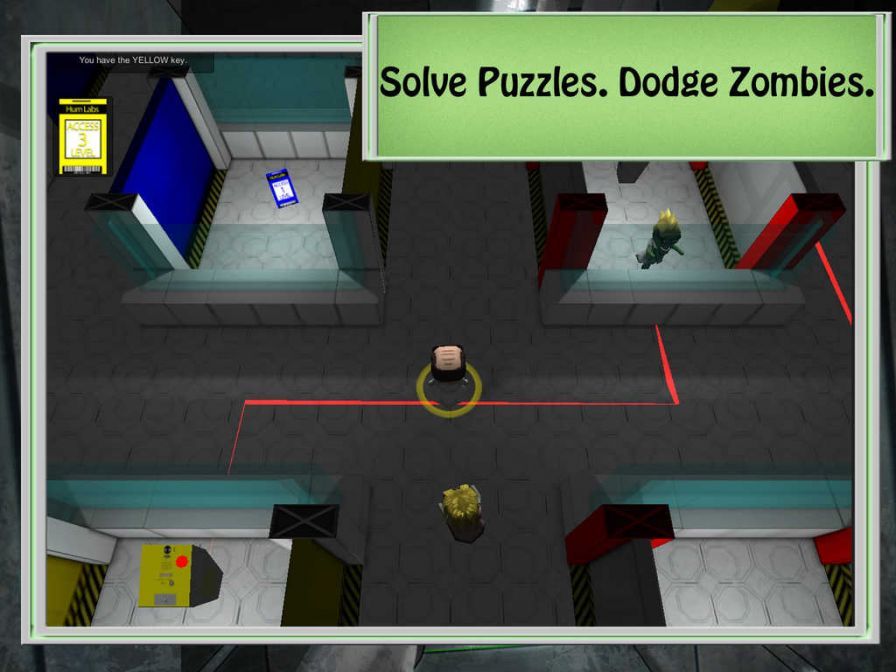Select the yellow access level 3 keycard icon
The width and height of the screenshot is (896, 672).
click(x=83, y=137)
